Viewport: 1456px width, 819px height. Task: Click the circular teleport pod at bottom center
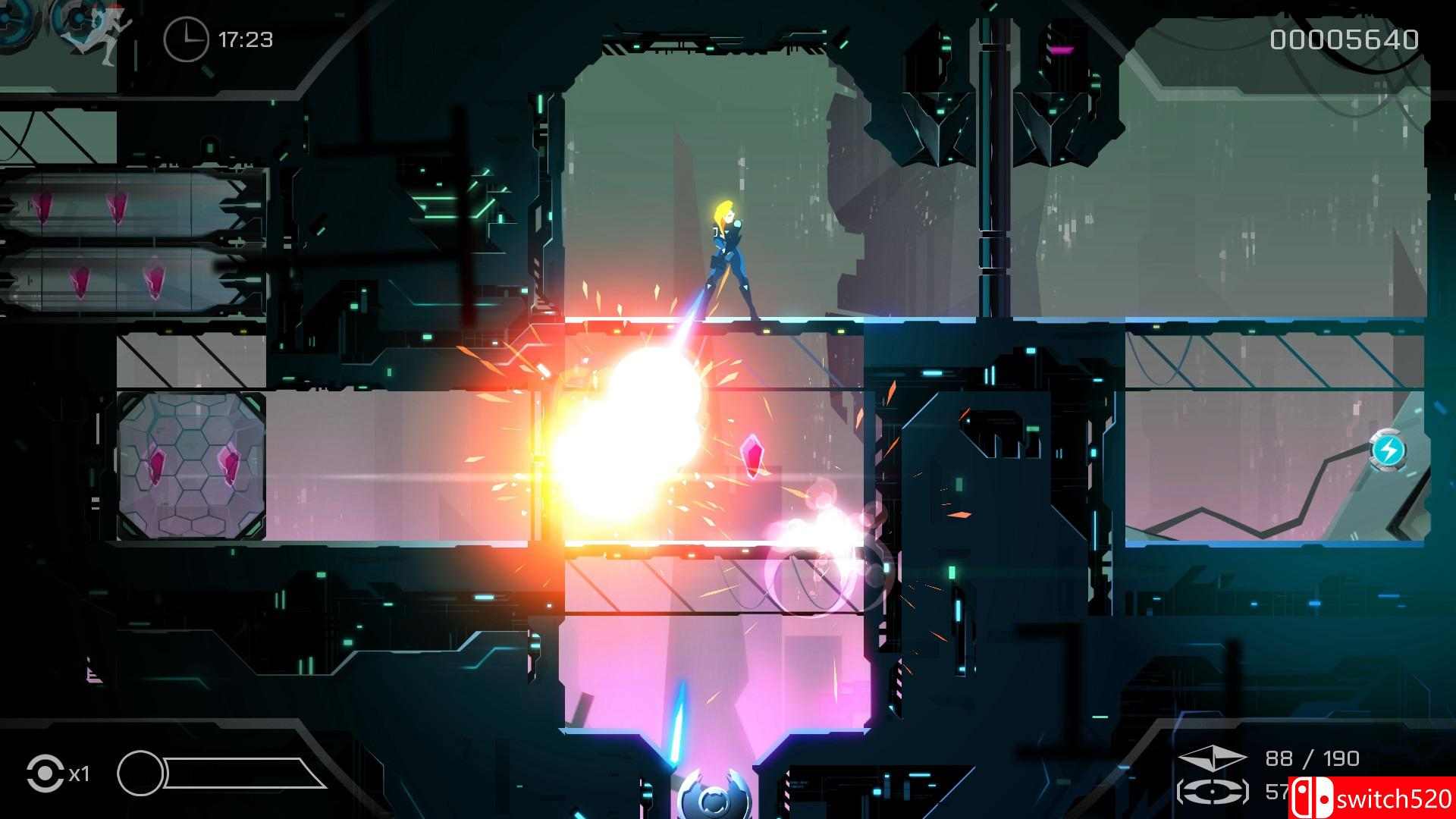711,799
